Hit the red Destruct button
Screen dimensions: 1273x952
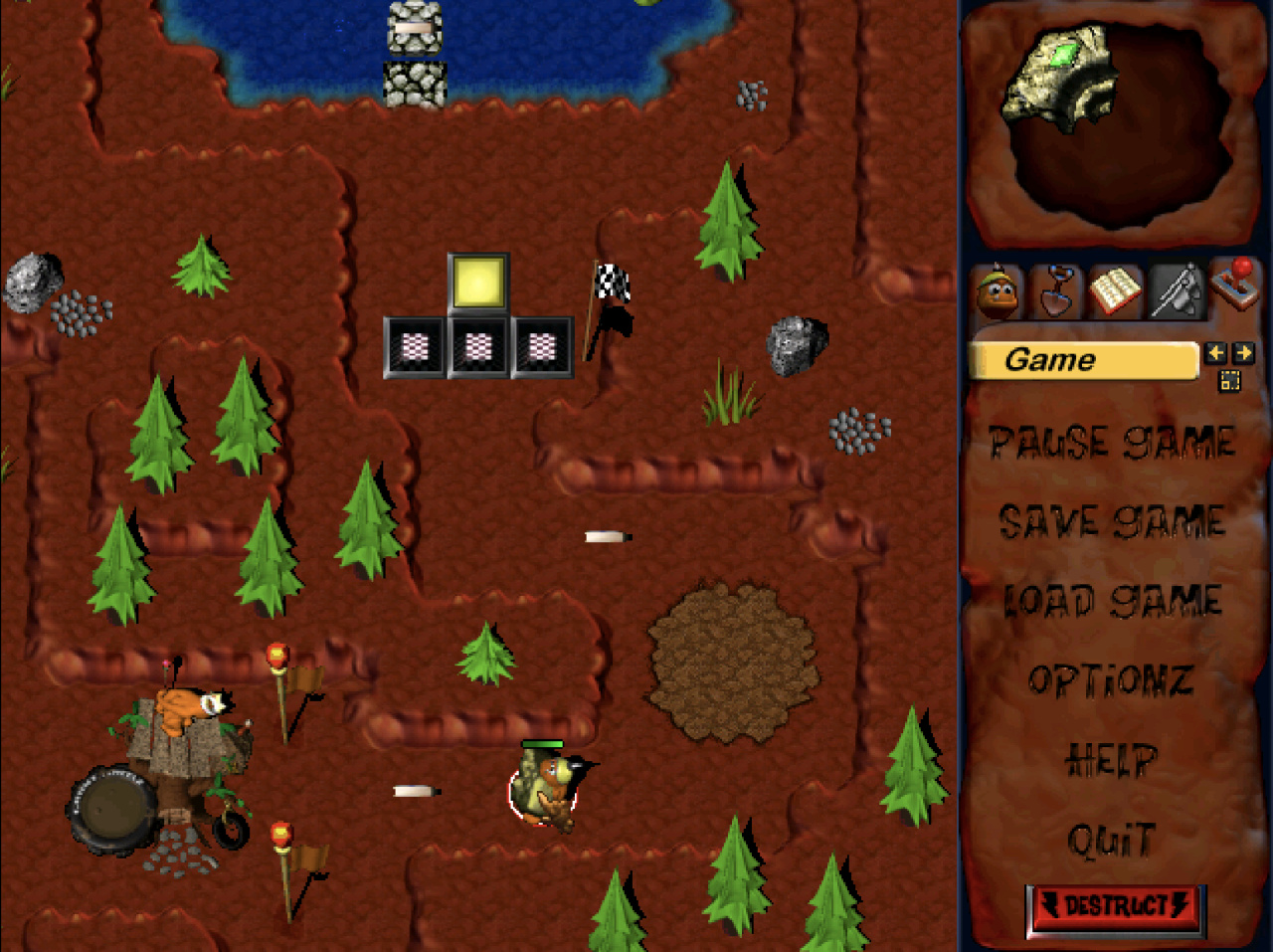point(1115,907)
